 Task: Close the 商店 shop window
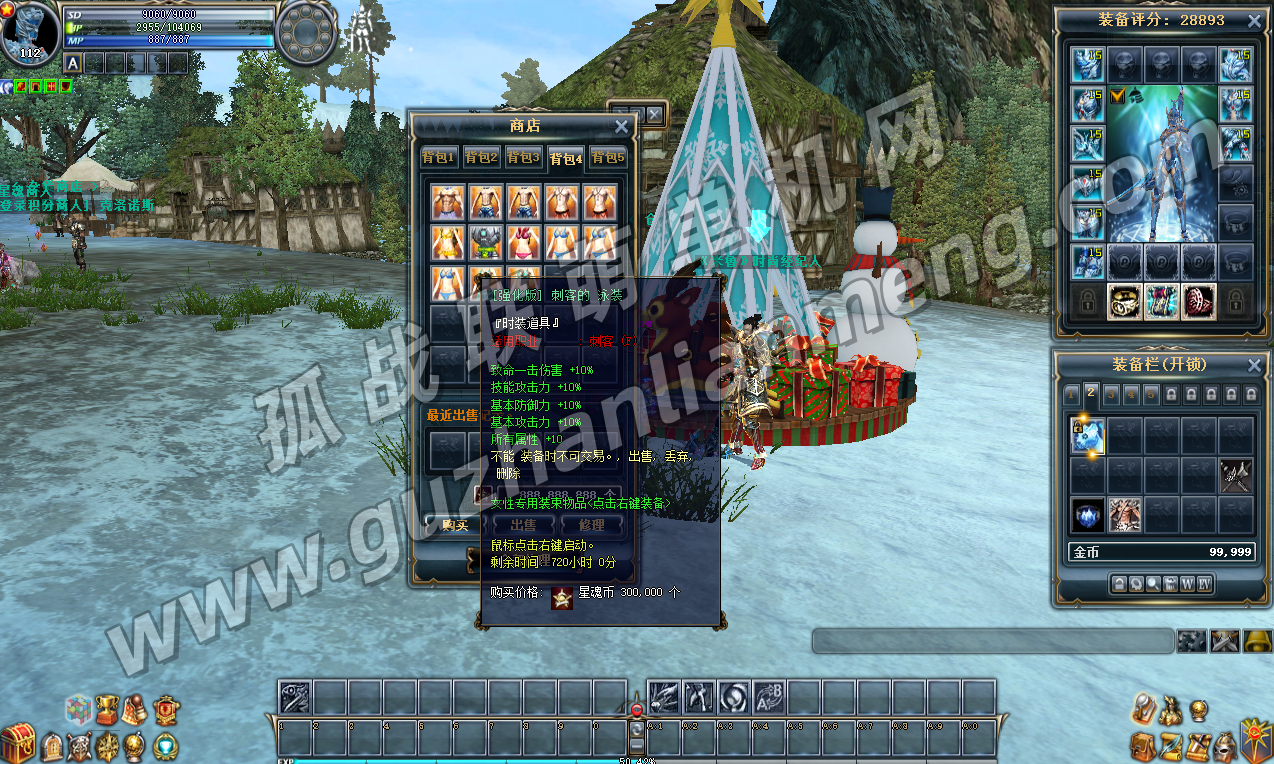coord(621,126)
